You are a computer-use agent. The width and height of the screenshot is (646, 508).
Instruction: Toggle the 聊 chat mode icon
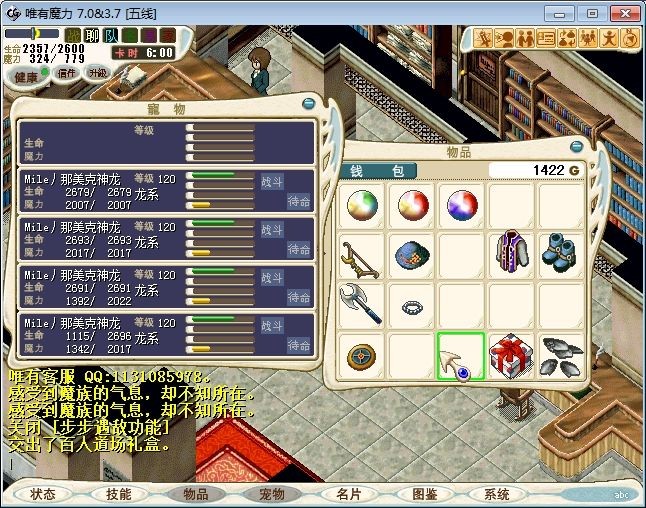coord(91,36)
